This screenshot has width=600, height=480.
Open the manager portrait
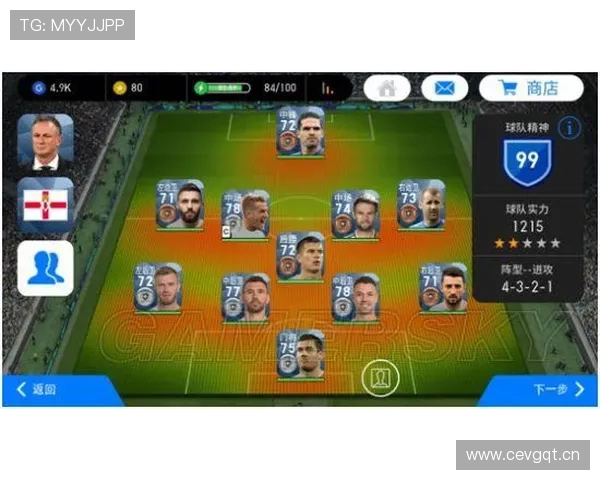click(x=45, y=142)
